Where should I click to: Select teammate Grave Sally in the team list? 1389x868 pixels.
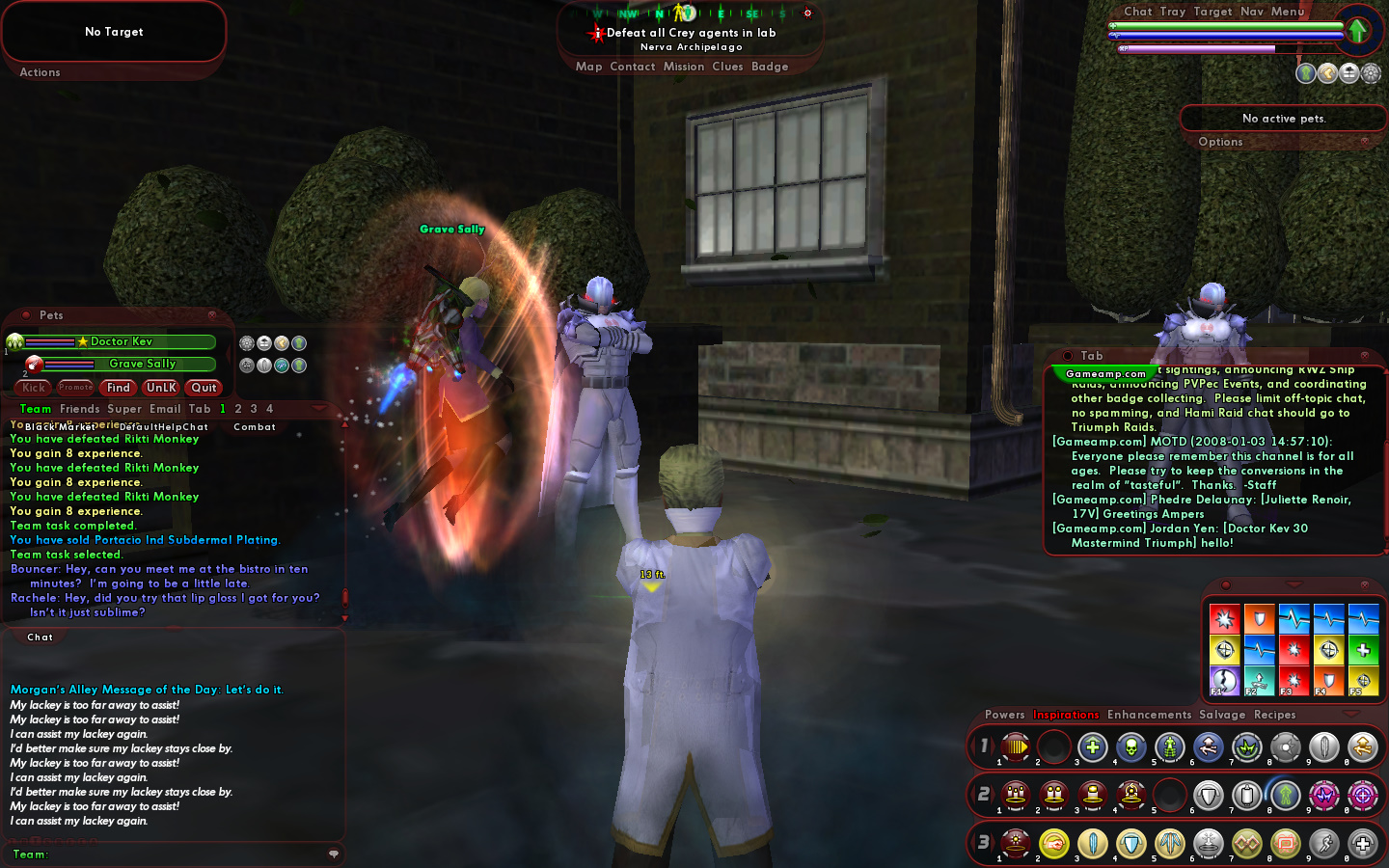142,364
